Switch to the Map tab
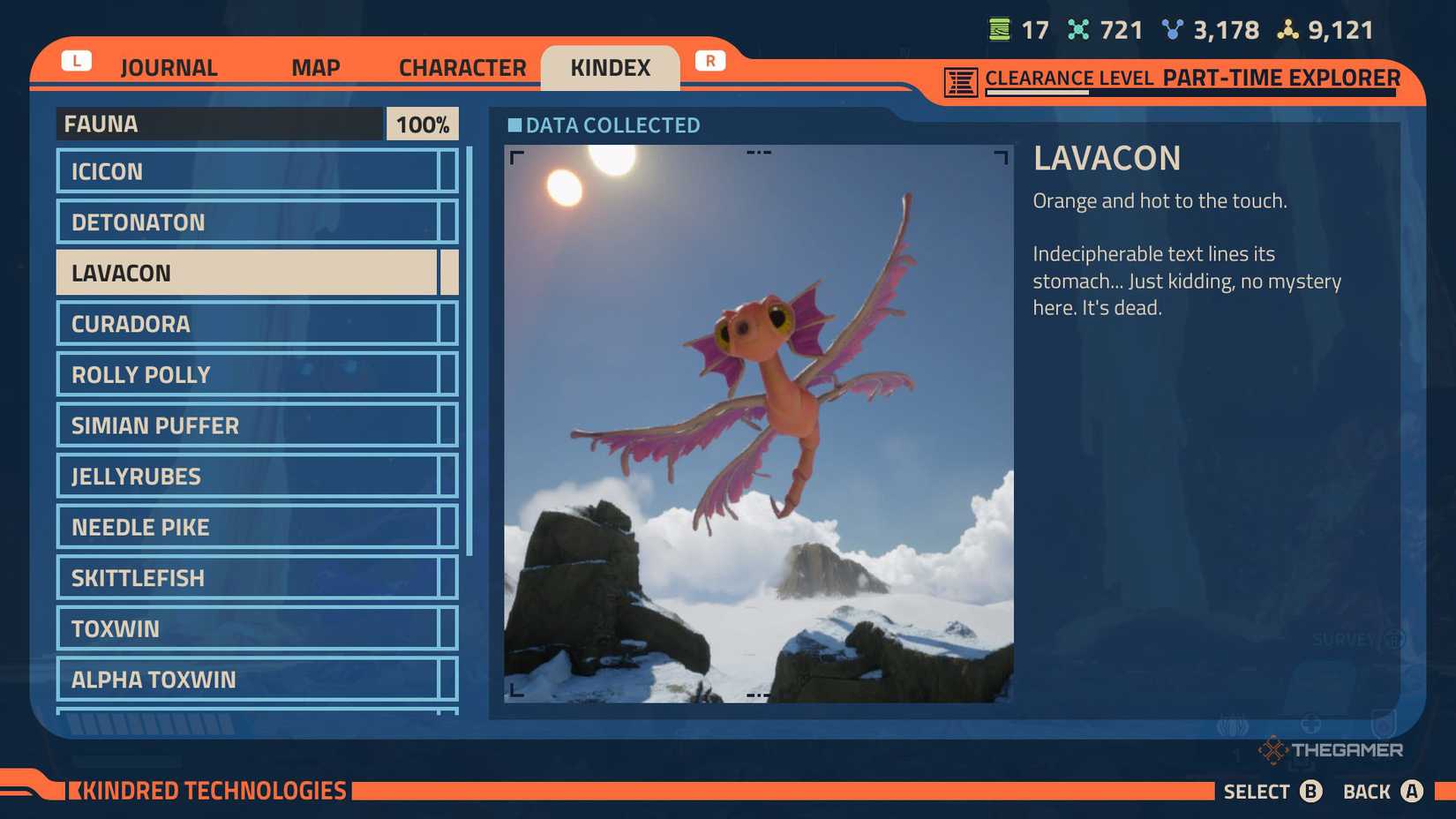1456x819 pixels. tap(315, 67)
